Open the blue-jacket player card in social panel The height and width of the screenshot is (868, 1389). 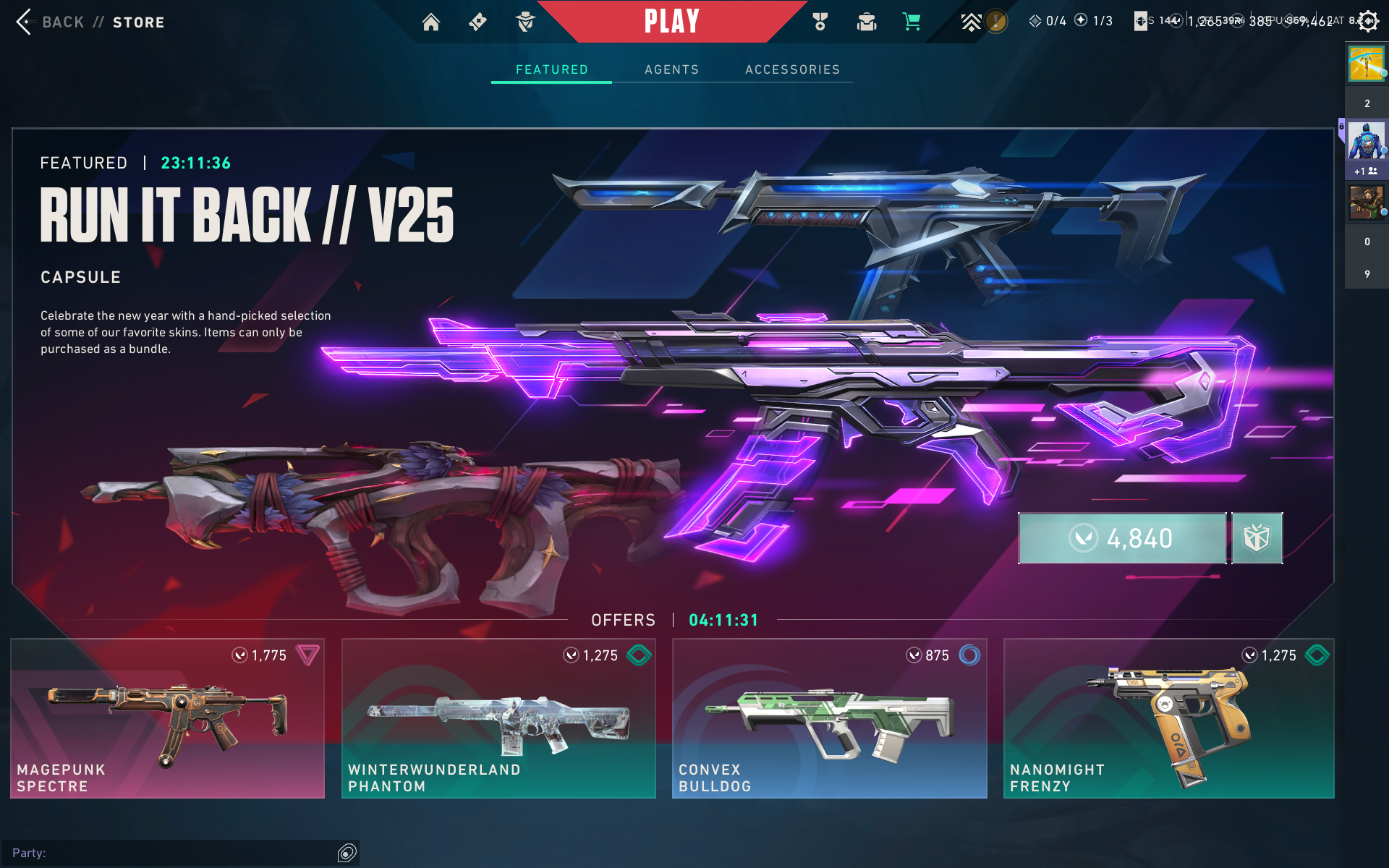[x=1366, y=141]
